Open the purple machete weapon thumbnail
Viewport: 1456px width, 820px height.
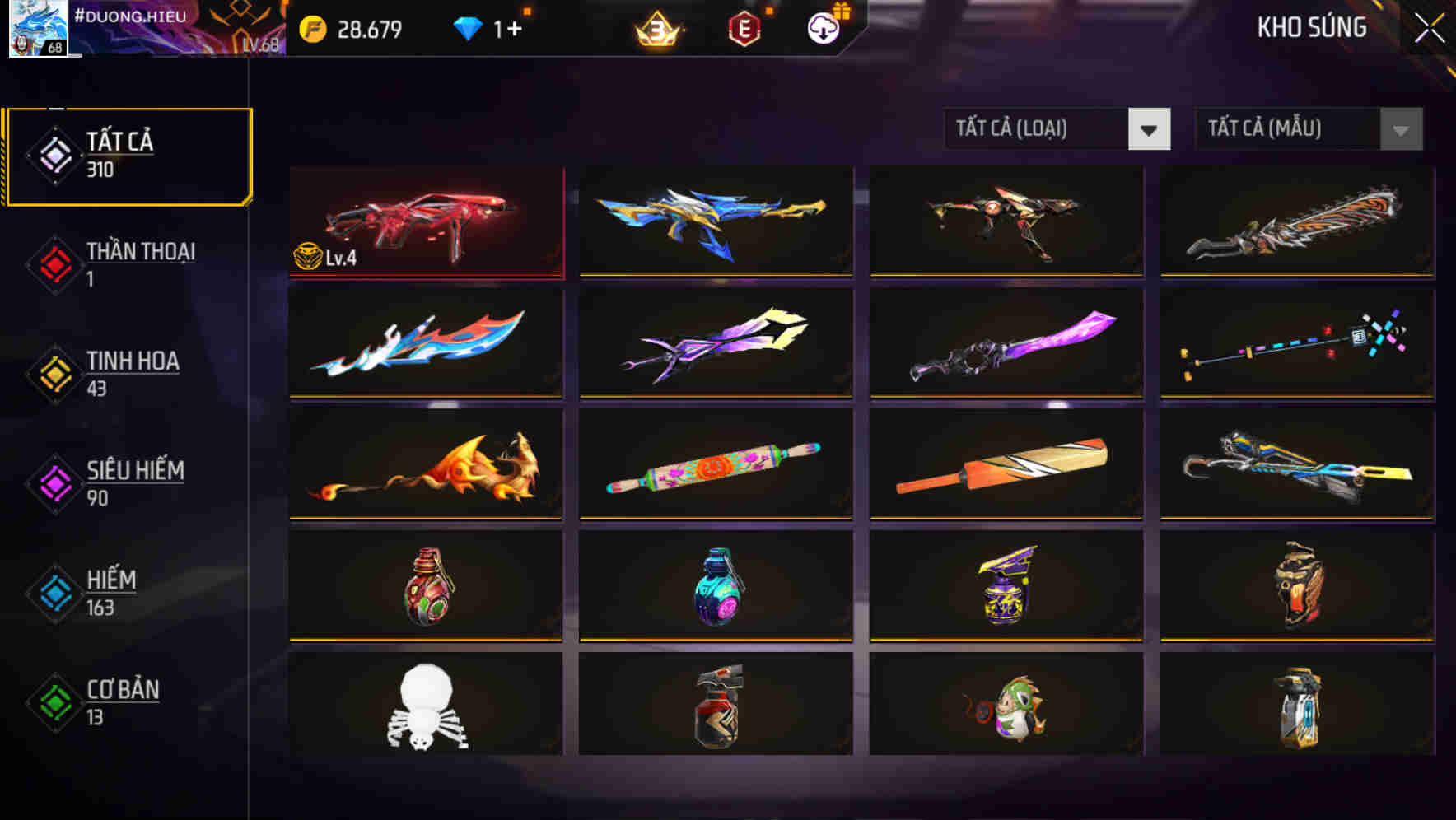(x=1006, y=344)
